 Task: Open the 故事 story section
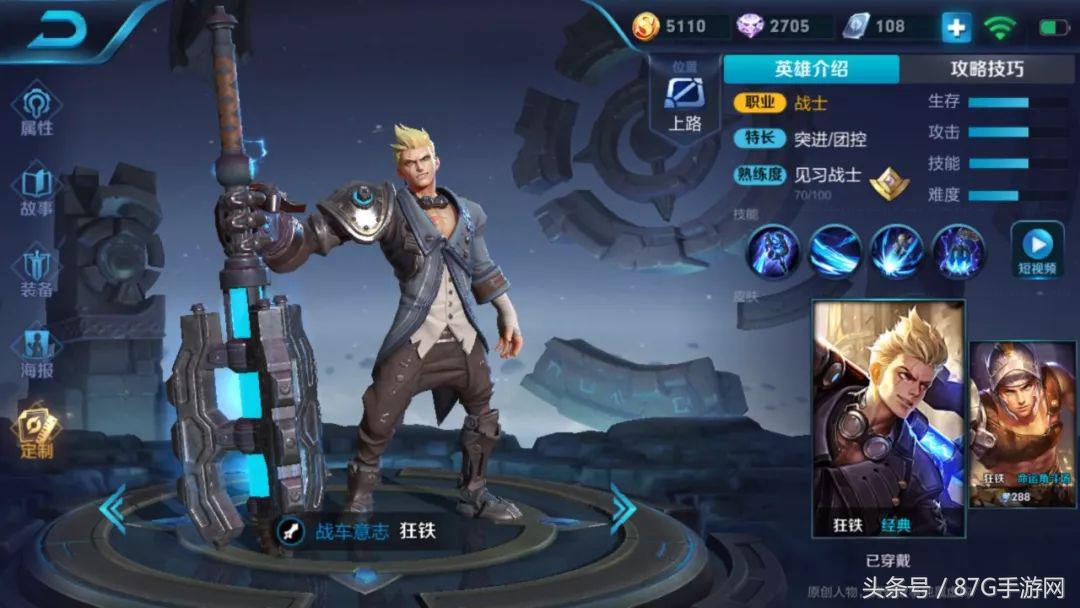pyautogui.click(x=37, y=192)
